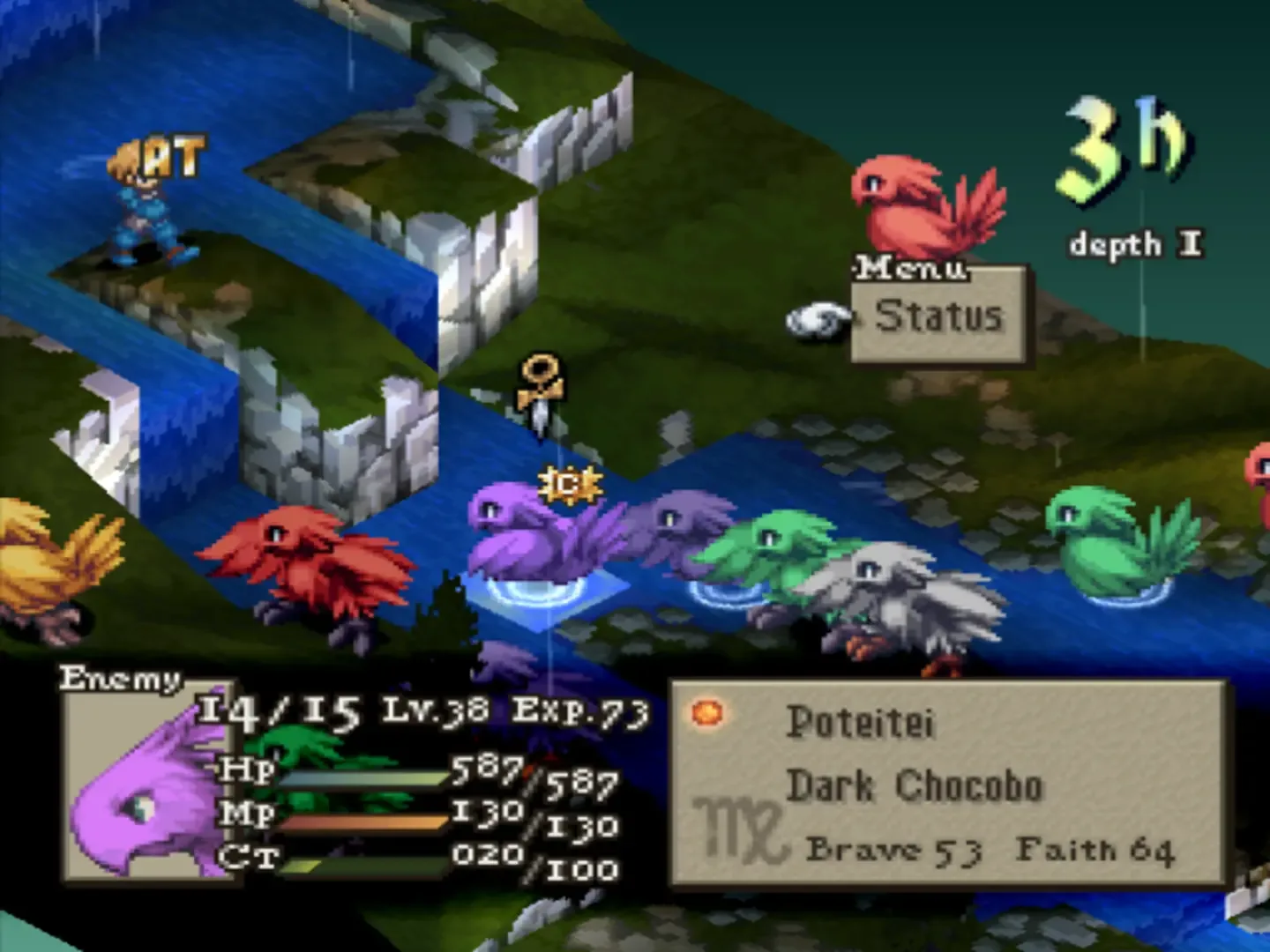The image size is (1270, 952).
Task: Click the Enemy tag on the status panel
Action: click(119, 679)
